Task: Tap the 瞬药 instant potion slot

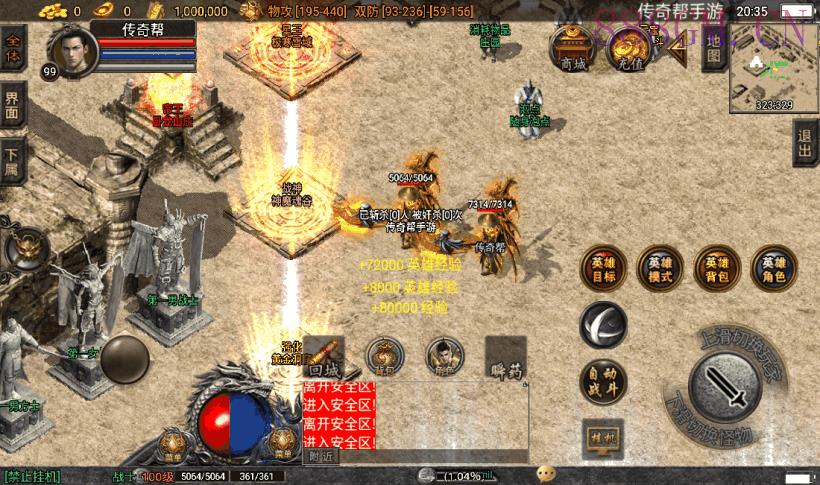Action: (x=506, y=358)
